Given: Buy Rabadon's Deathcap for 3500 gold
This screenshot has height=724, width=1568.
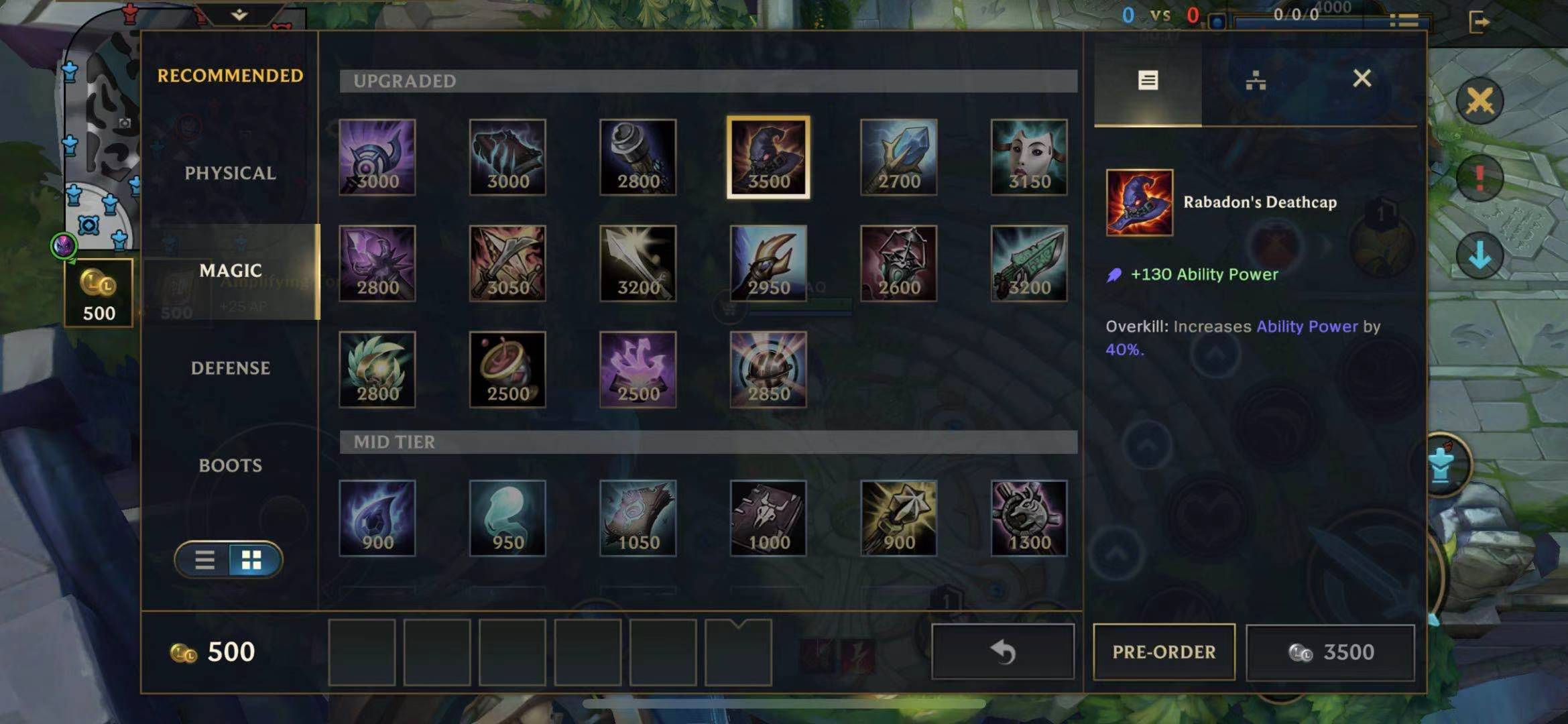Looking at the screenshot, I should pos(1331,652).
